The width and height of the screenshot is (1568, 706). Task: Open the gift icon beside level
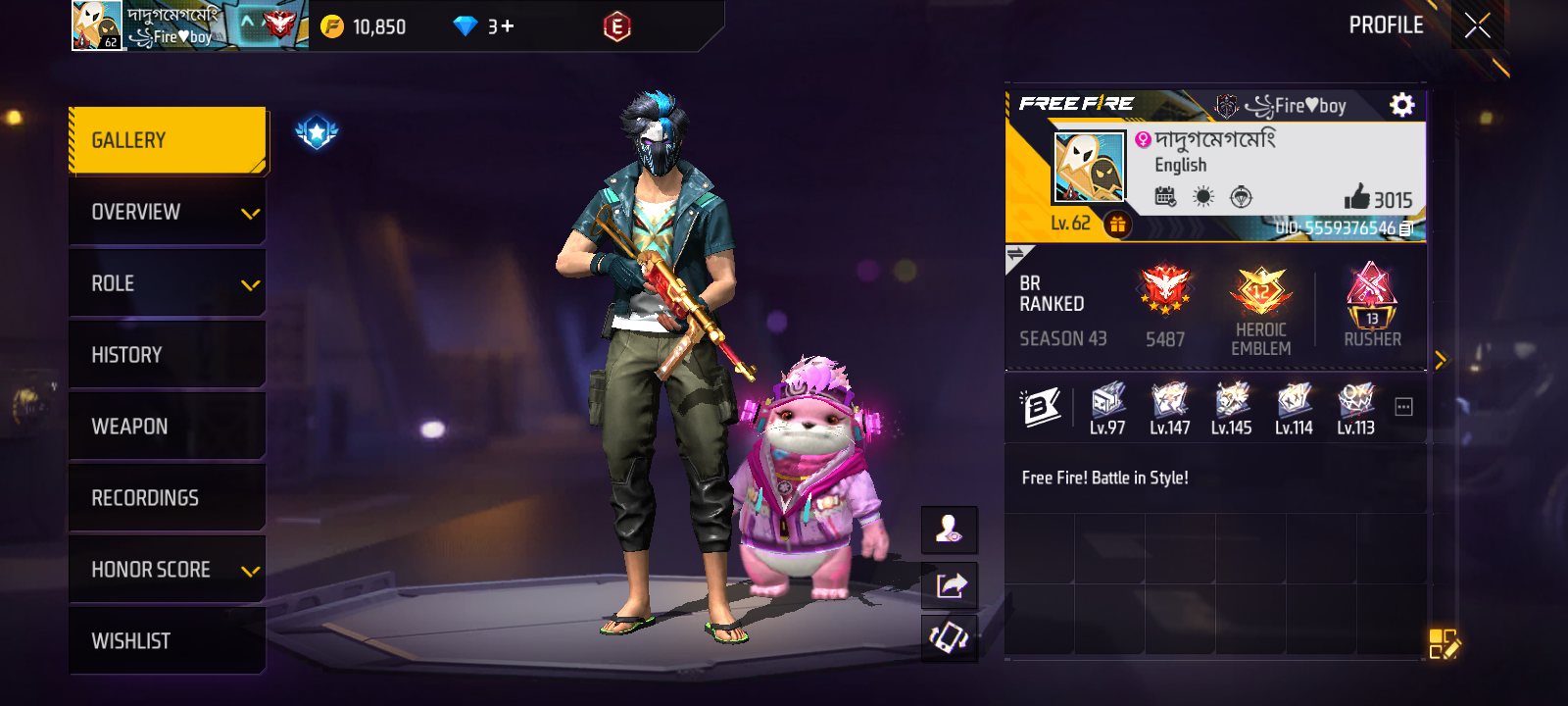tap(1117, 225)
